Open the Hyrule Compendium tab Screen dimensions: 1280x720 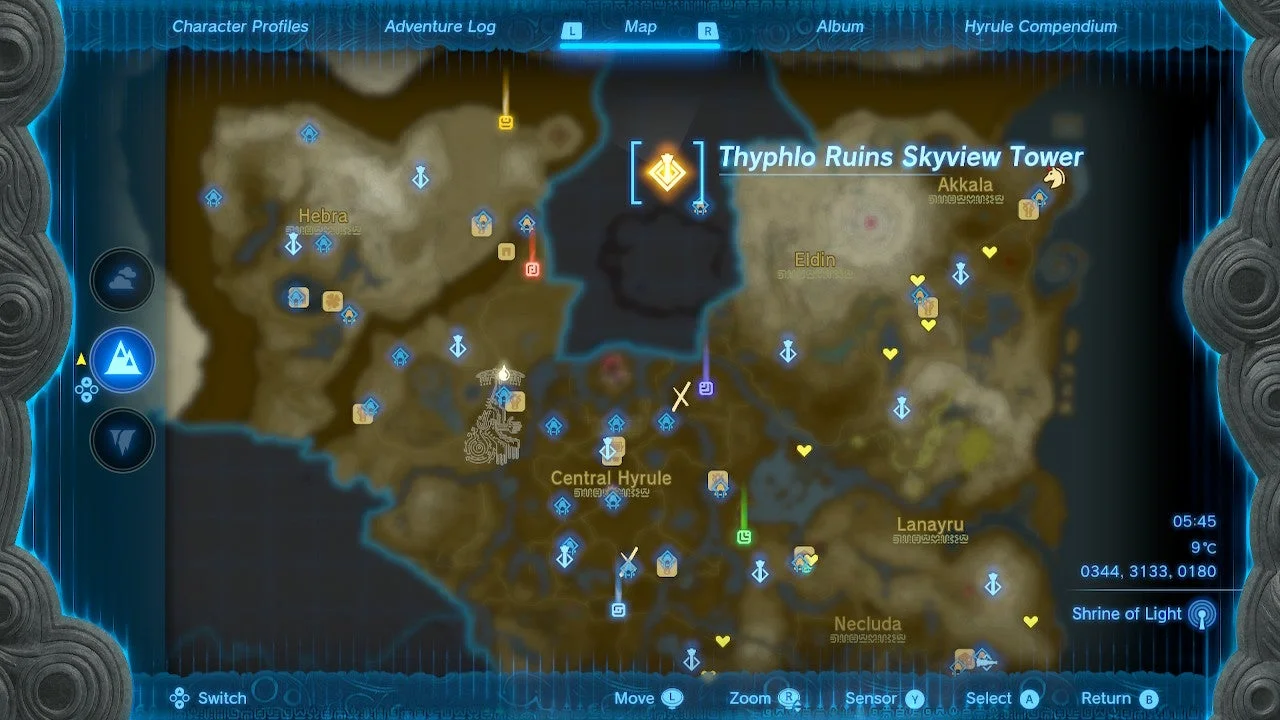(x=1040, y=27)
